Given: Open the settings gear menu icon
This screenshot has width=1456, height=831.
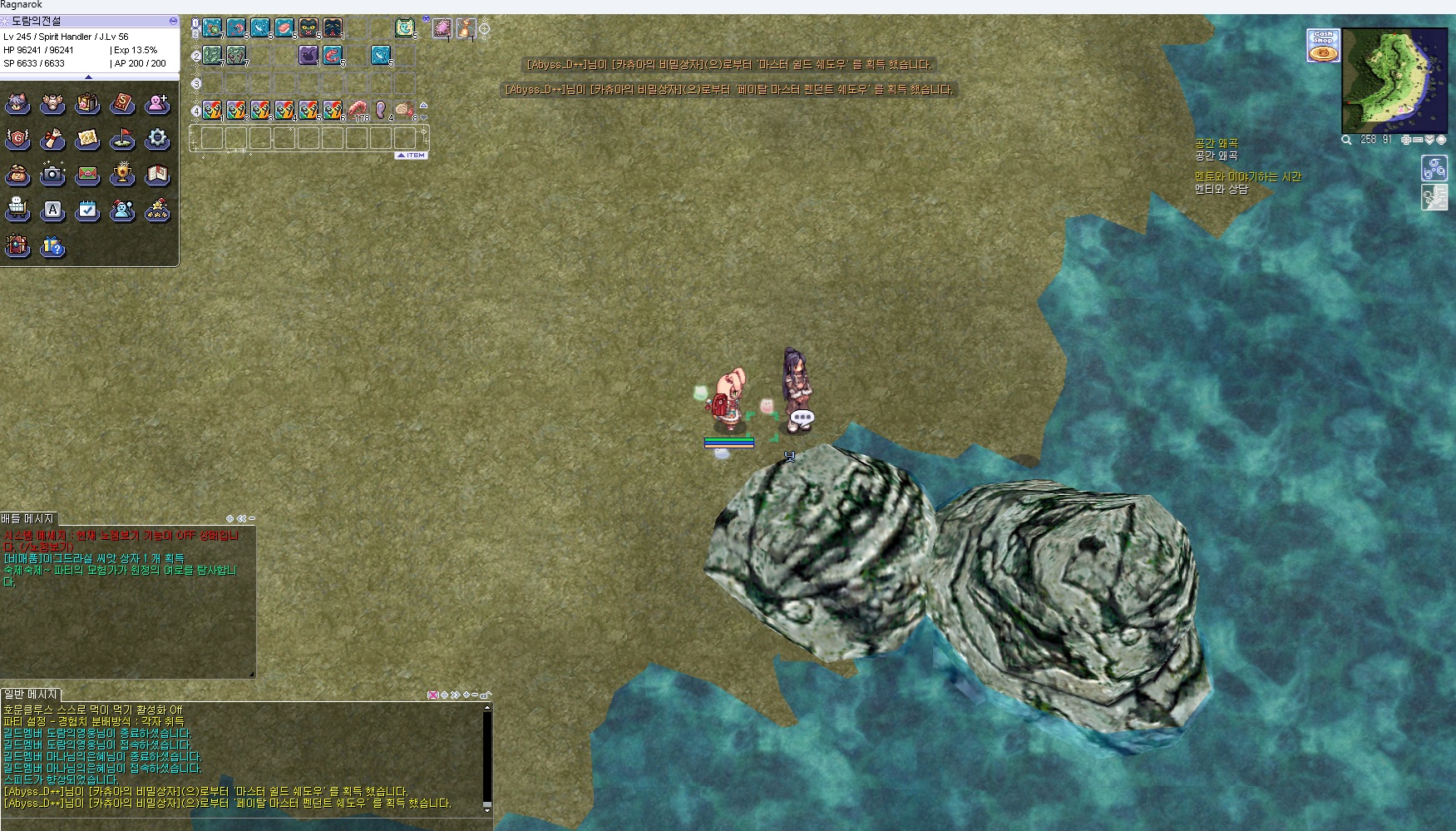Looking at the screenshot, I should click(157, 139).
